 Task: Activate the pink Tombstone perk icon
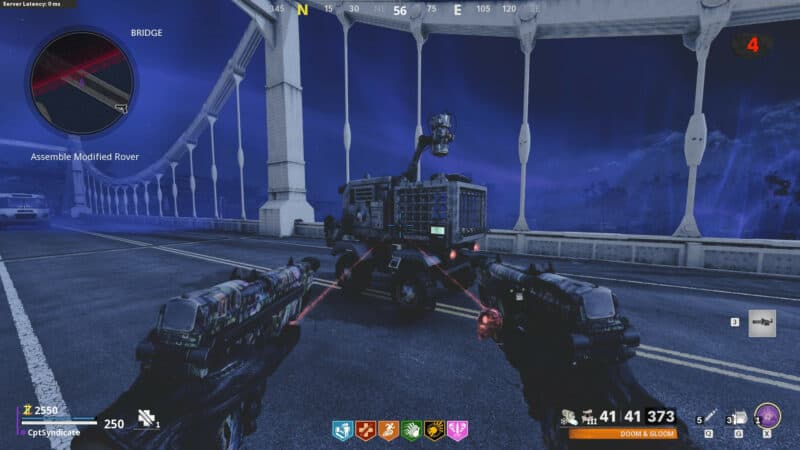click(457, 431)
